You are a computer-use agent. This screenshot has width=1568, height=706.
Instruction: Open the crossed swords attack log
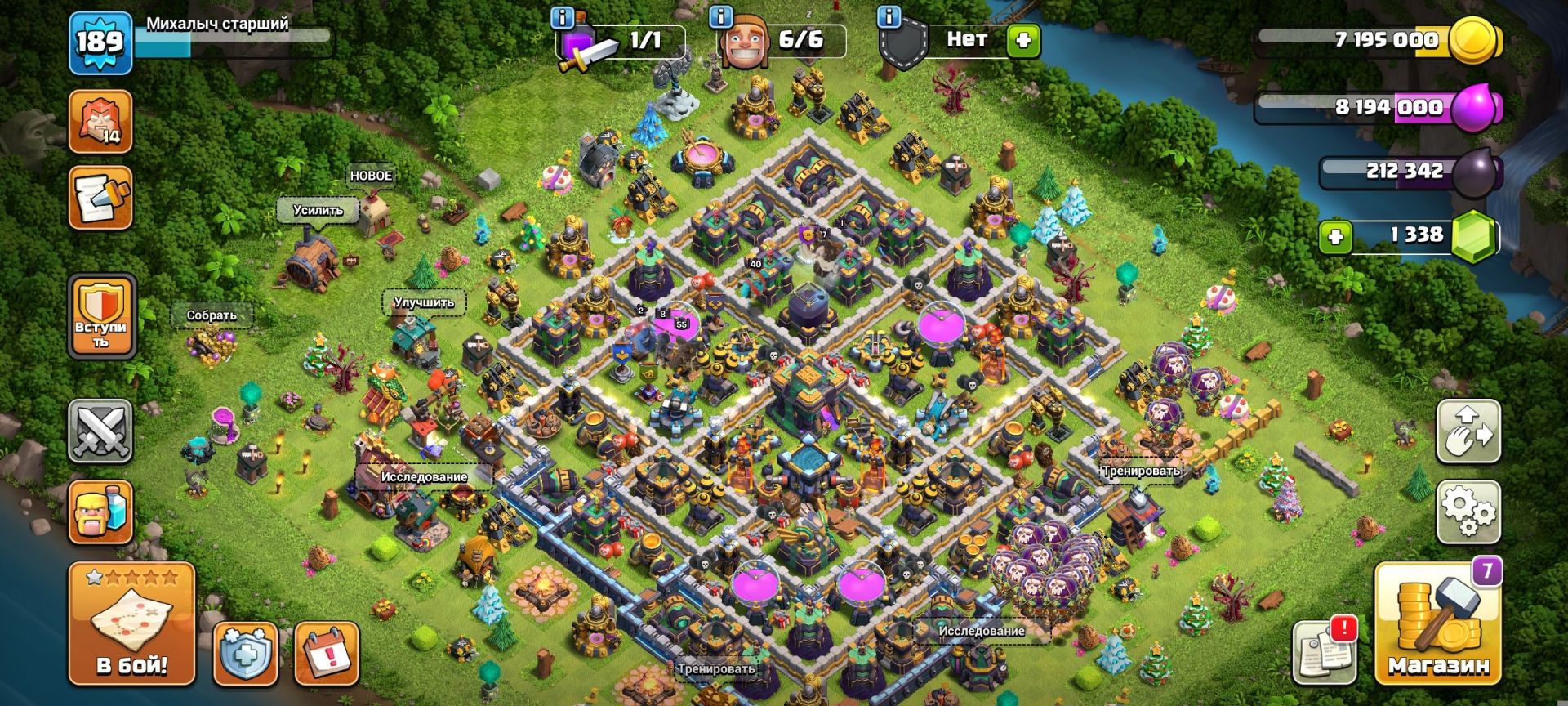(x=100, y=431)
